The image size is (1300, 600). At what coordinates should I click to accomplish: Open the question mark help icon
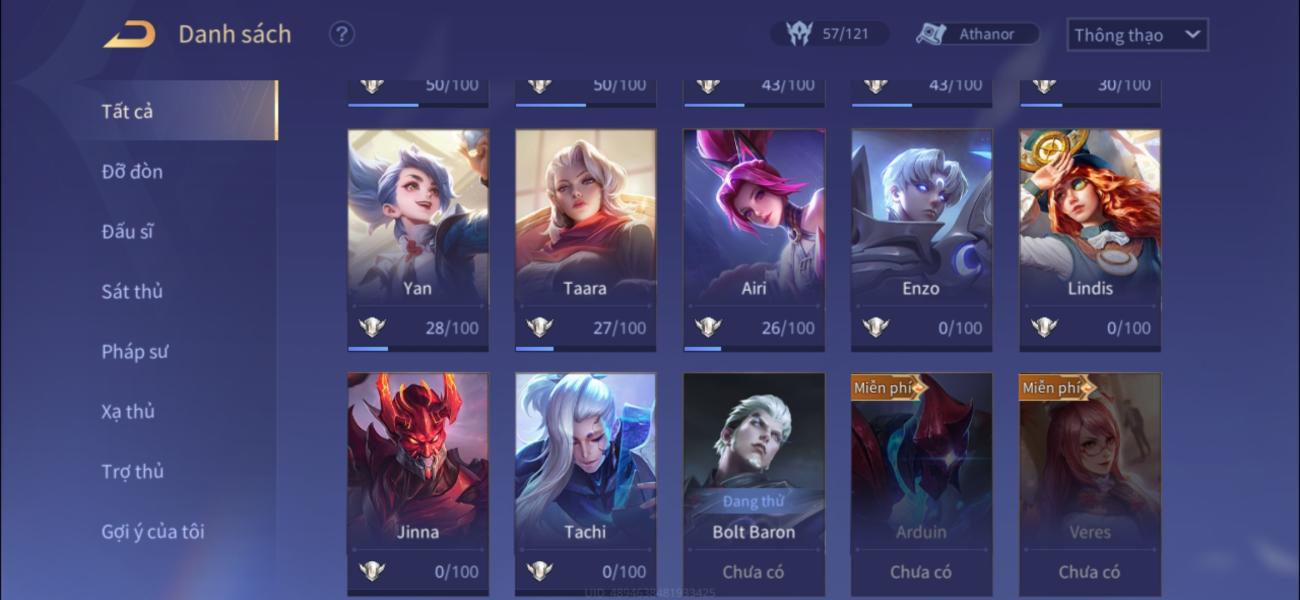tap(342, 34)
